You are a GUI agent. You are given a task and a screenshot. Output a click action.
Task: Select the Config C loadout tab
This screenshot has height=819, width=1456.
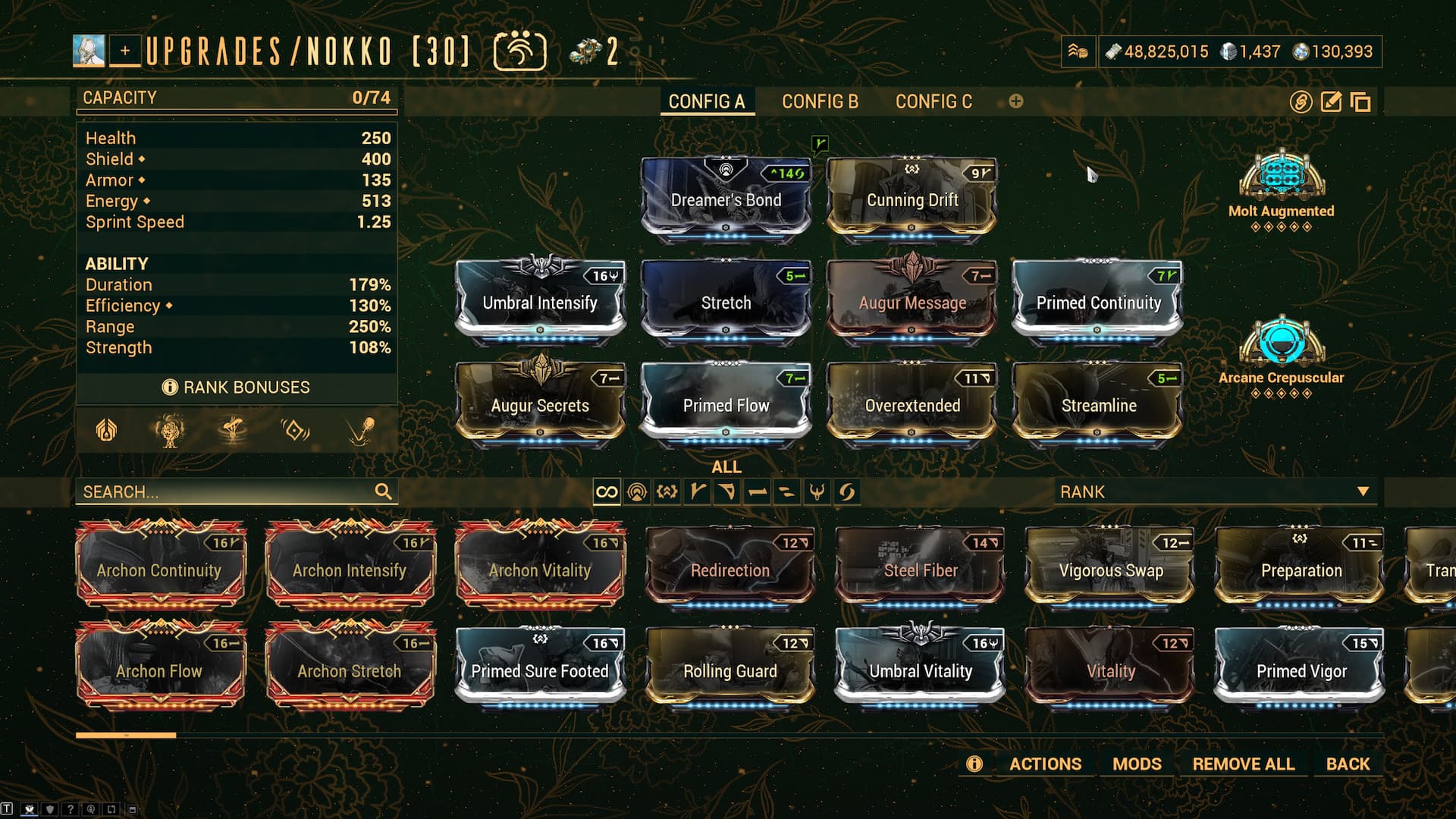(934, 102)
